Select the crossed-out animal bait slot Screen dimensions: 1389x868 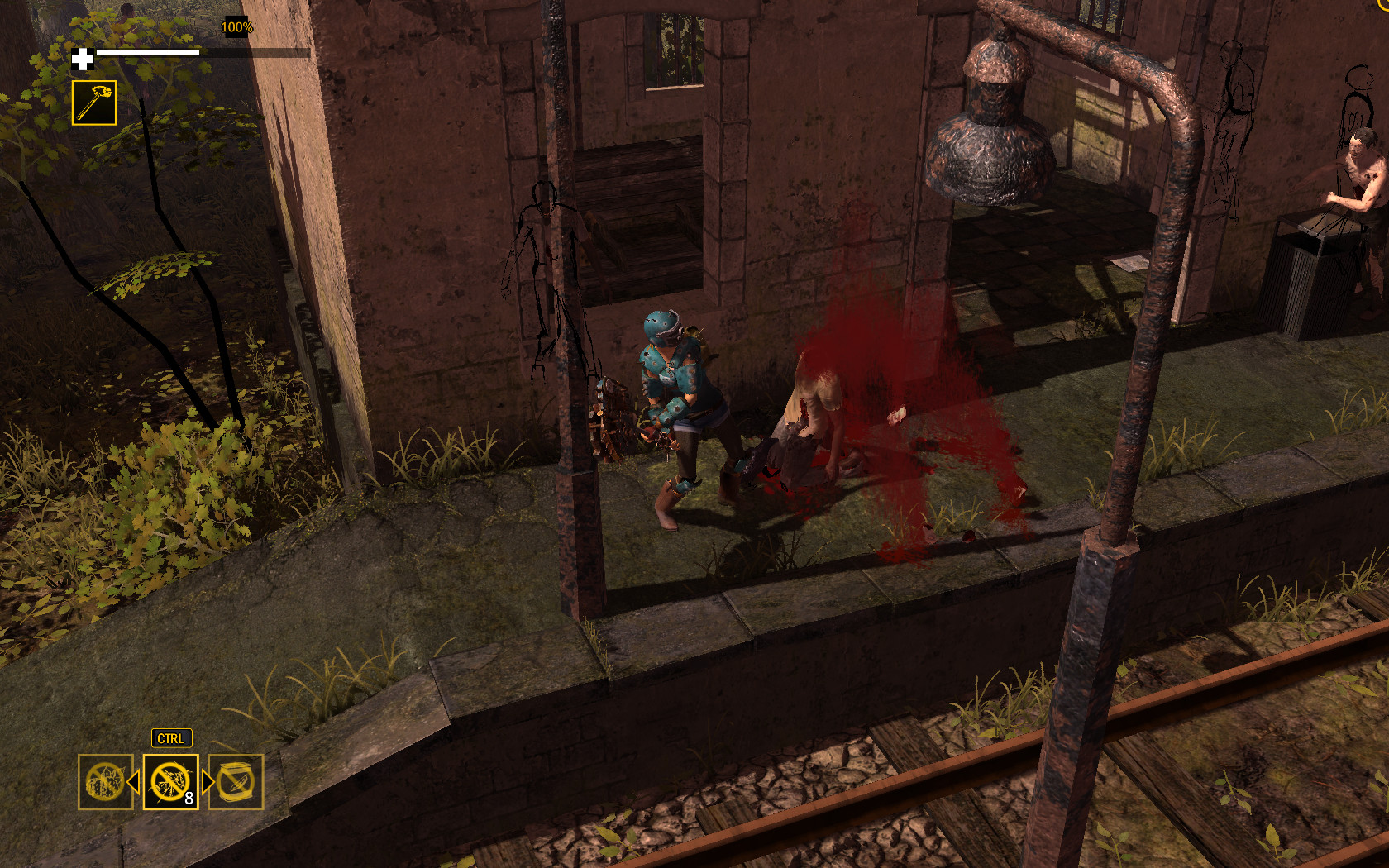tap(105, 780)
